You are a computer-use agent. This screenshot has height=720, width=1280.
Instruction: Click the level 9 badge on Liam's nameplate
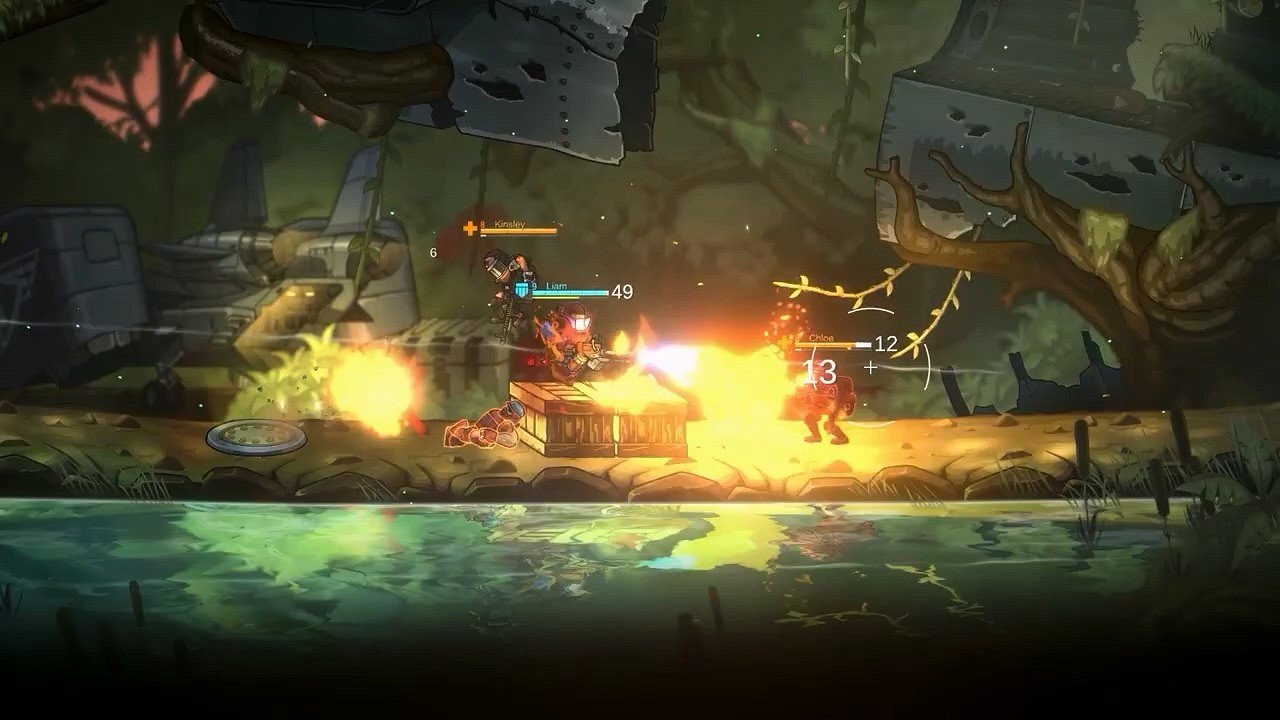point(534,286)
